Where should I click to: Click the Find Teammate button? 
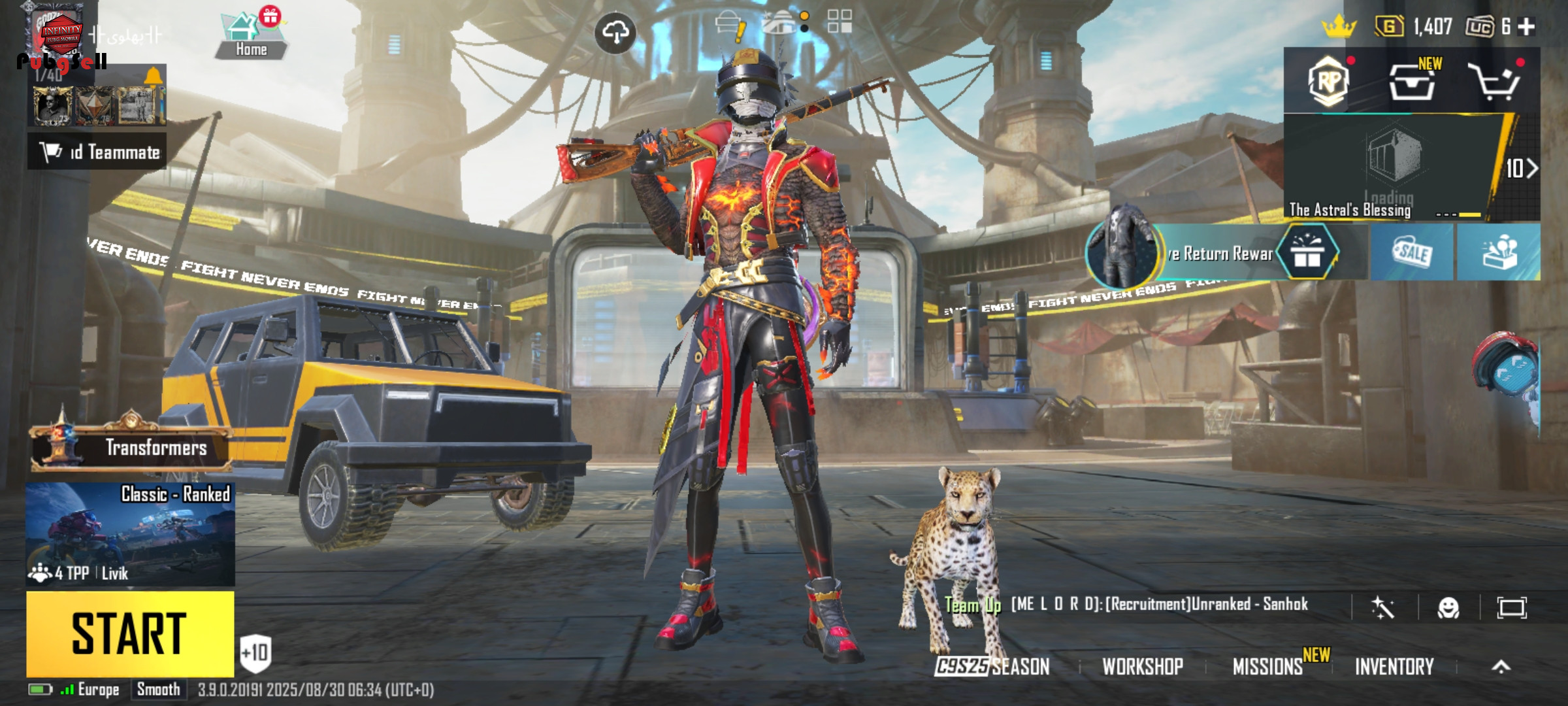pos(98,152)
